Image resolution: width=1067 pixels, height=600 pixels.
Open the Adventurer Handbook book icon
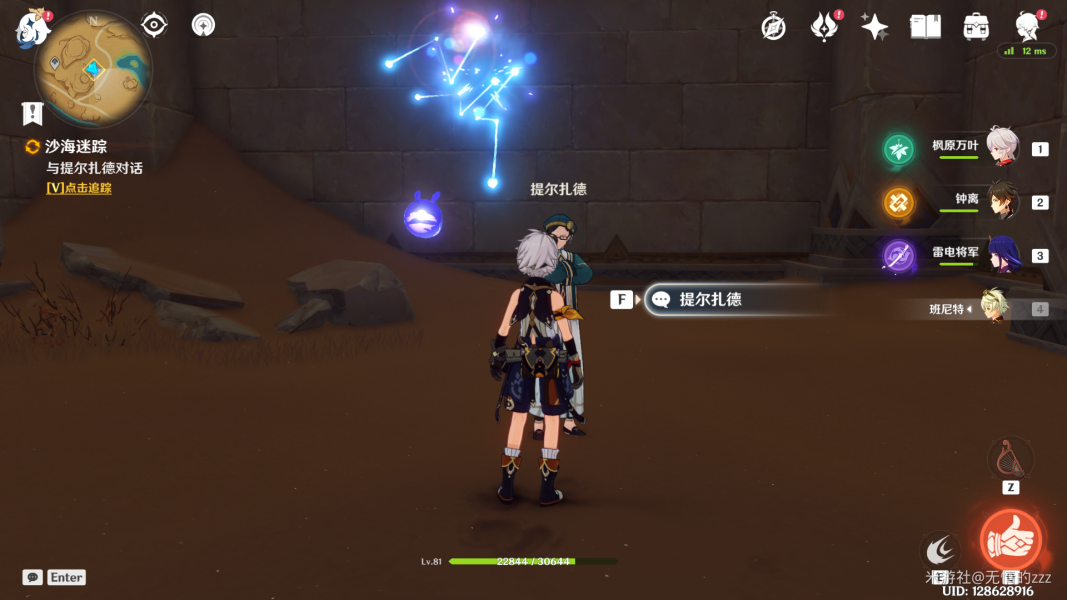click(x=925, y=27)
